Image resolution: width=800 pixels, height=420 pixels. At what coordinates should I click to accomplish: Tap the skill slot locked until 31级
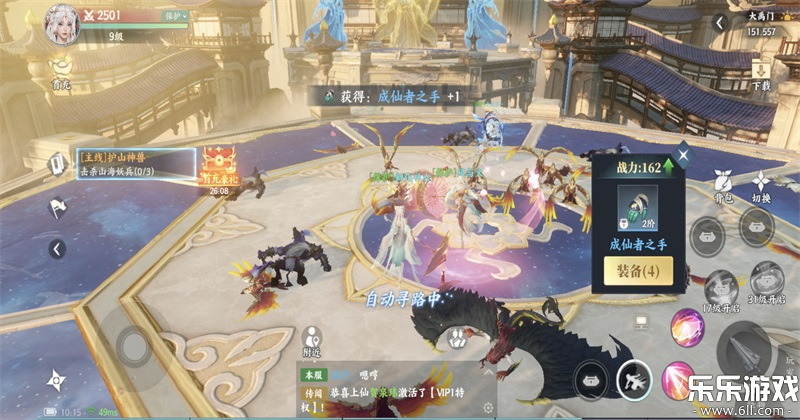click(x=766, y=279)
